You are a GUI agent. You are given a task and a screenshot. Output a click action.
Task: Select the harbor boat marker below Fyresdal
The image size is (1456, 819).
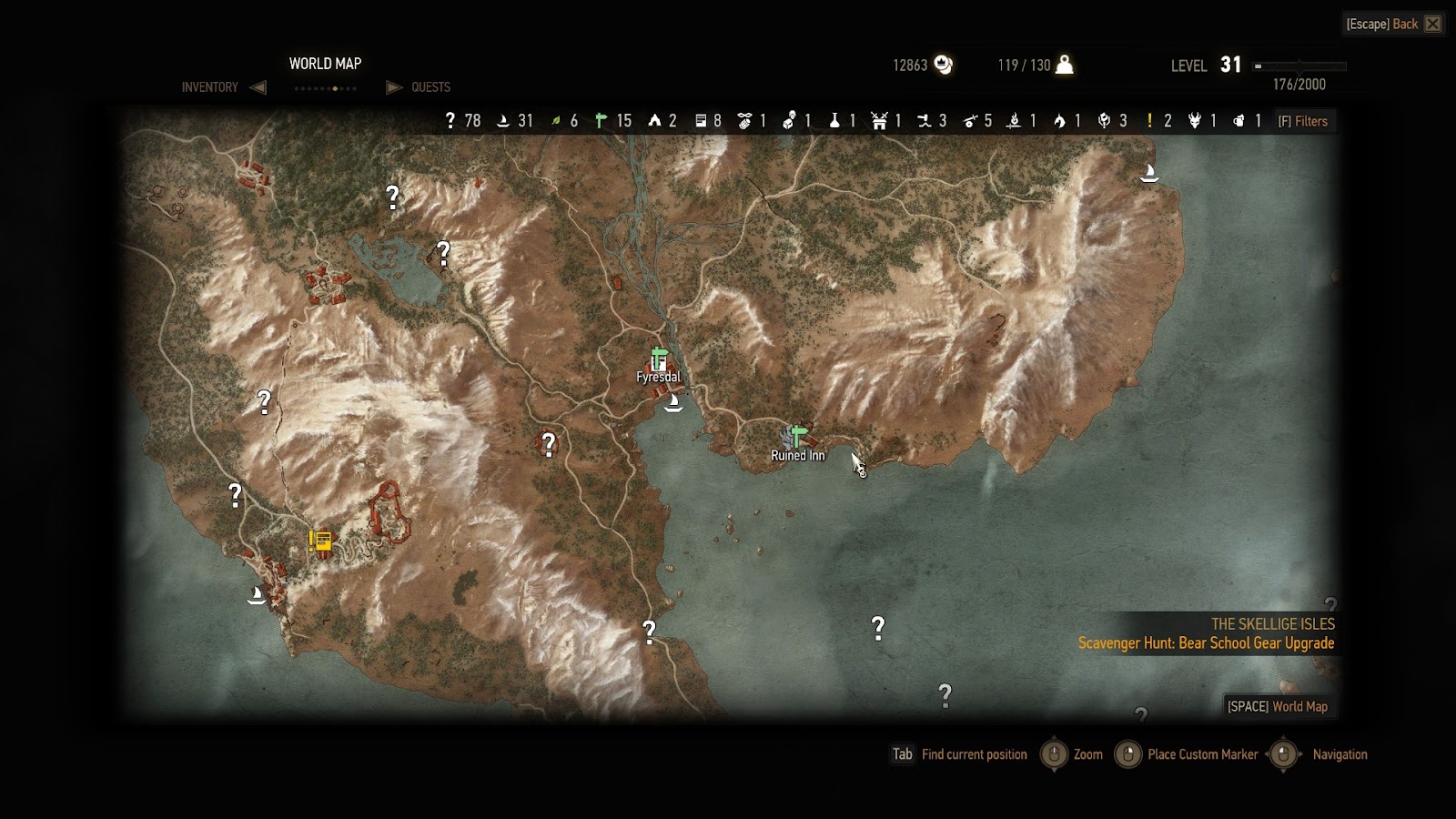[673, 403]
